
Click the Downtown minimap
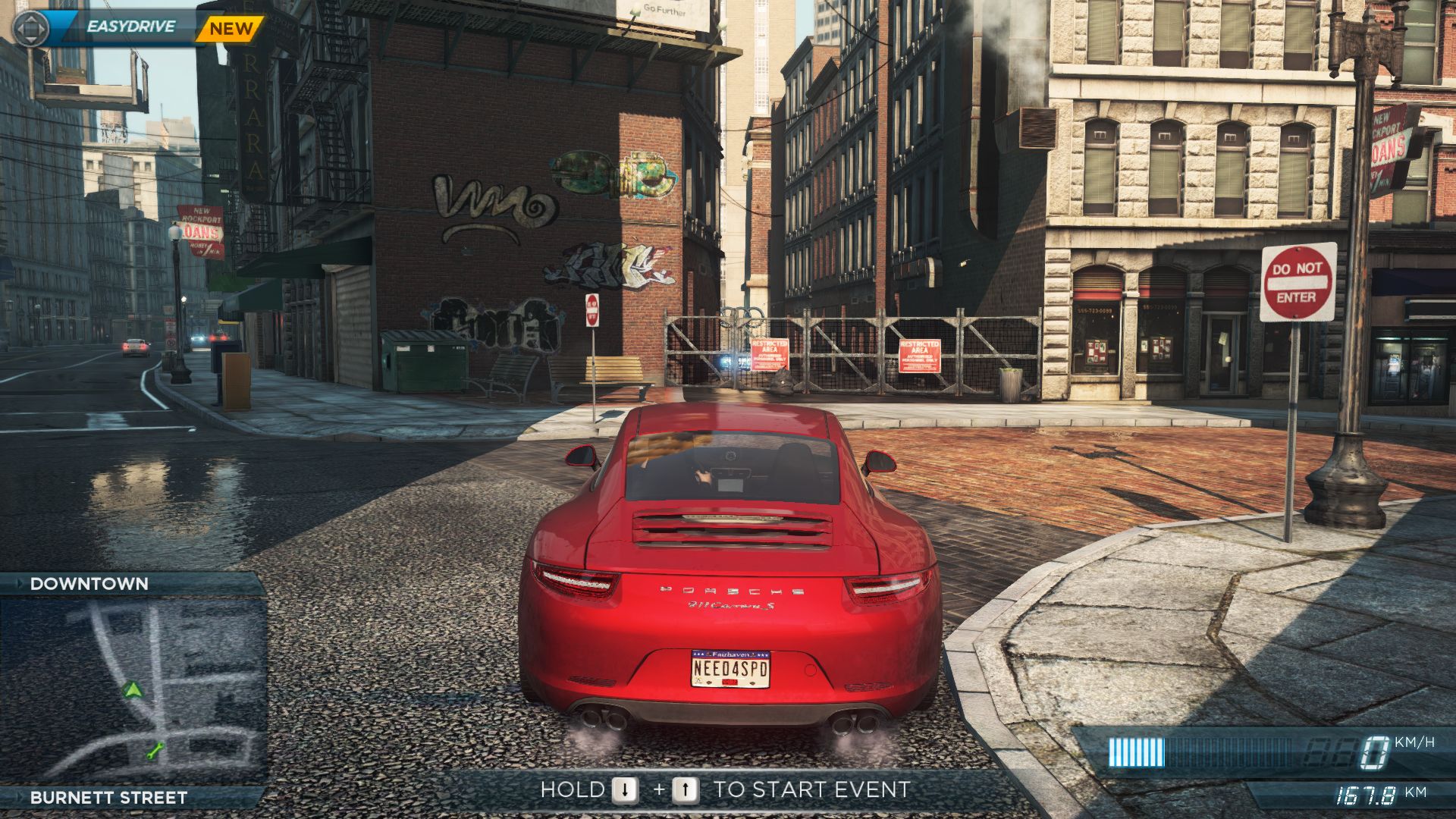coord(133,690)
